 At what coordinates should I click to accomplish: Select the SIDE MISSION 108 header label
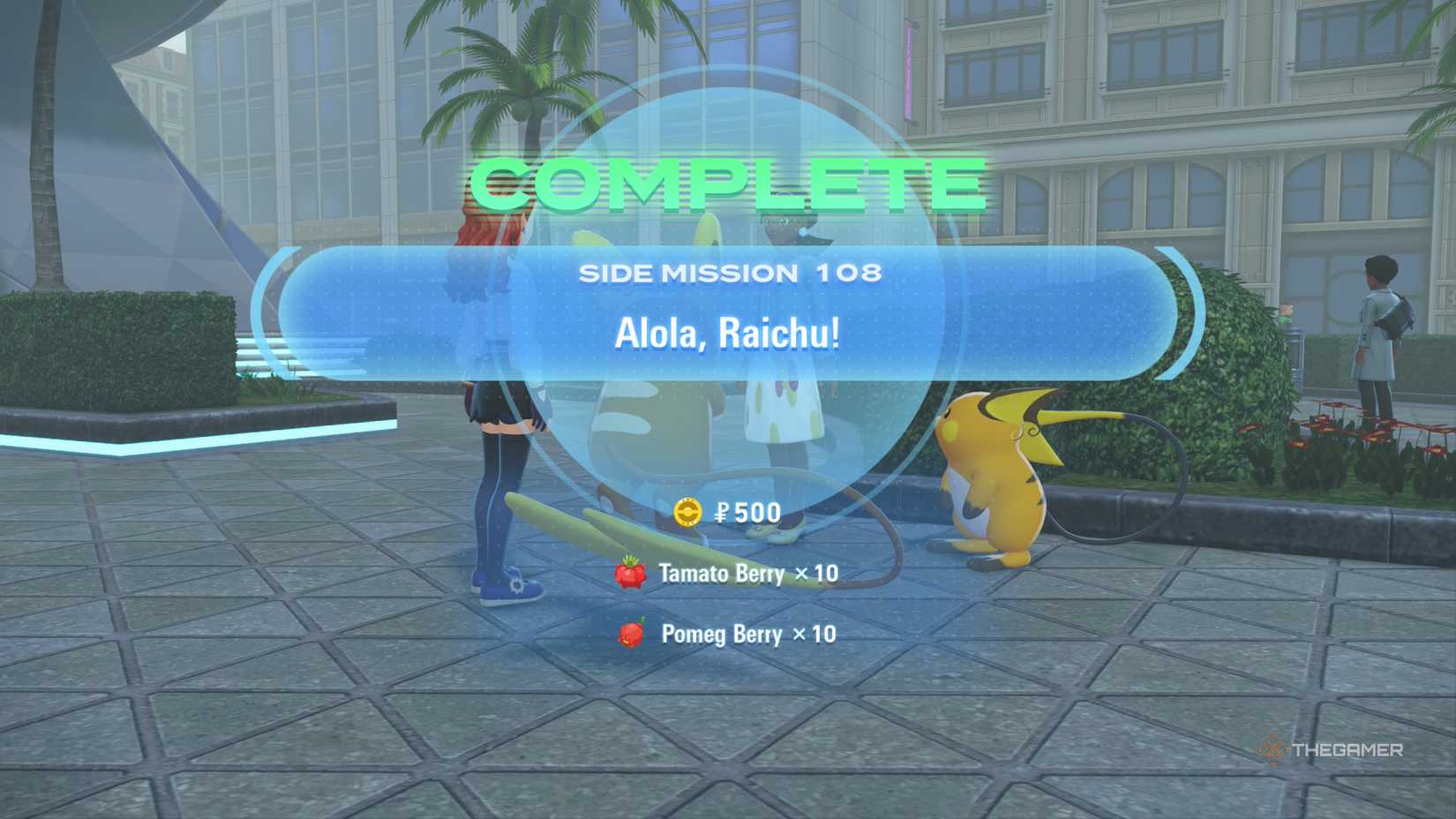coord(732,274)
